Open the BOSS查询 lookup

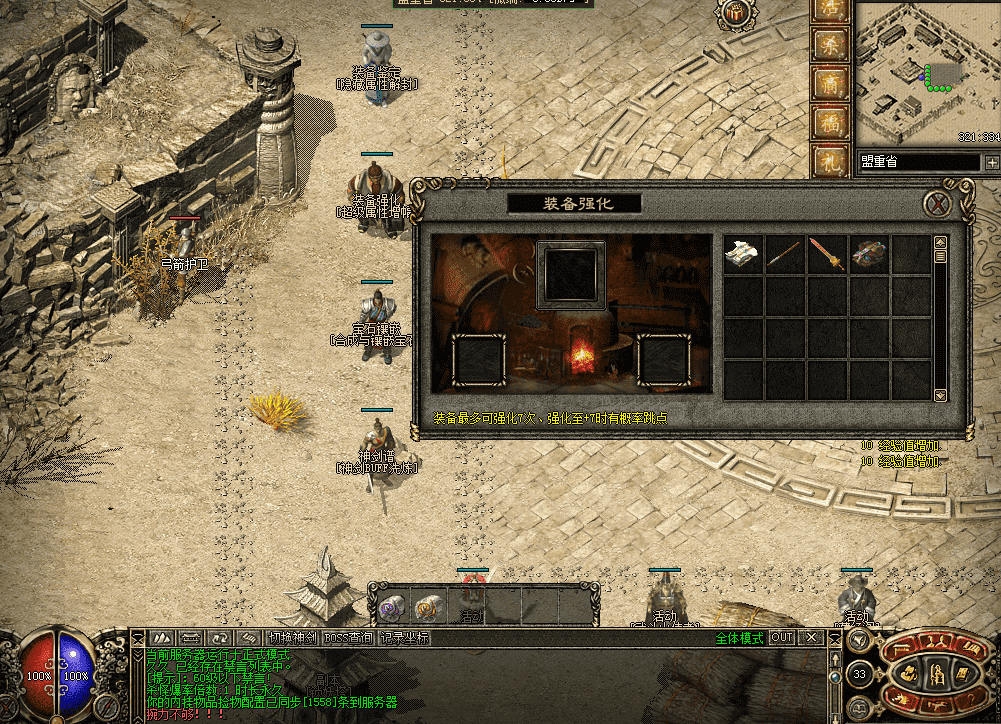(x=347, y=638)
